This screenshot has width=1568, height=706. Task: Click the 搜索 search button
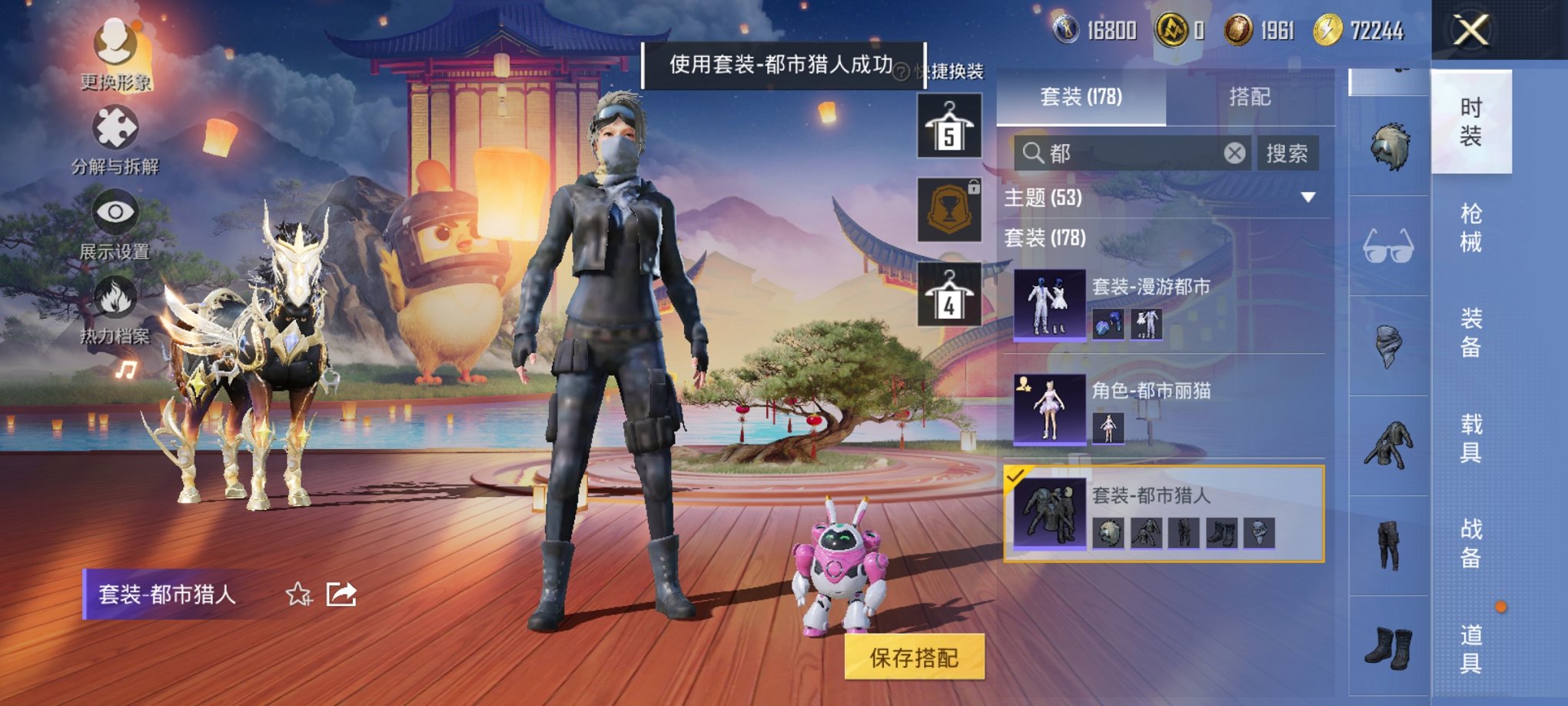point(1287,152)
